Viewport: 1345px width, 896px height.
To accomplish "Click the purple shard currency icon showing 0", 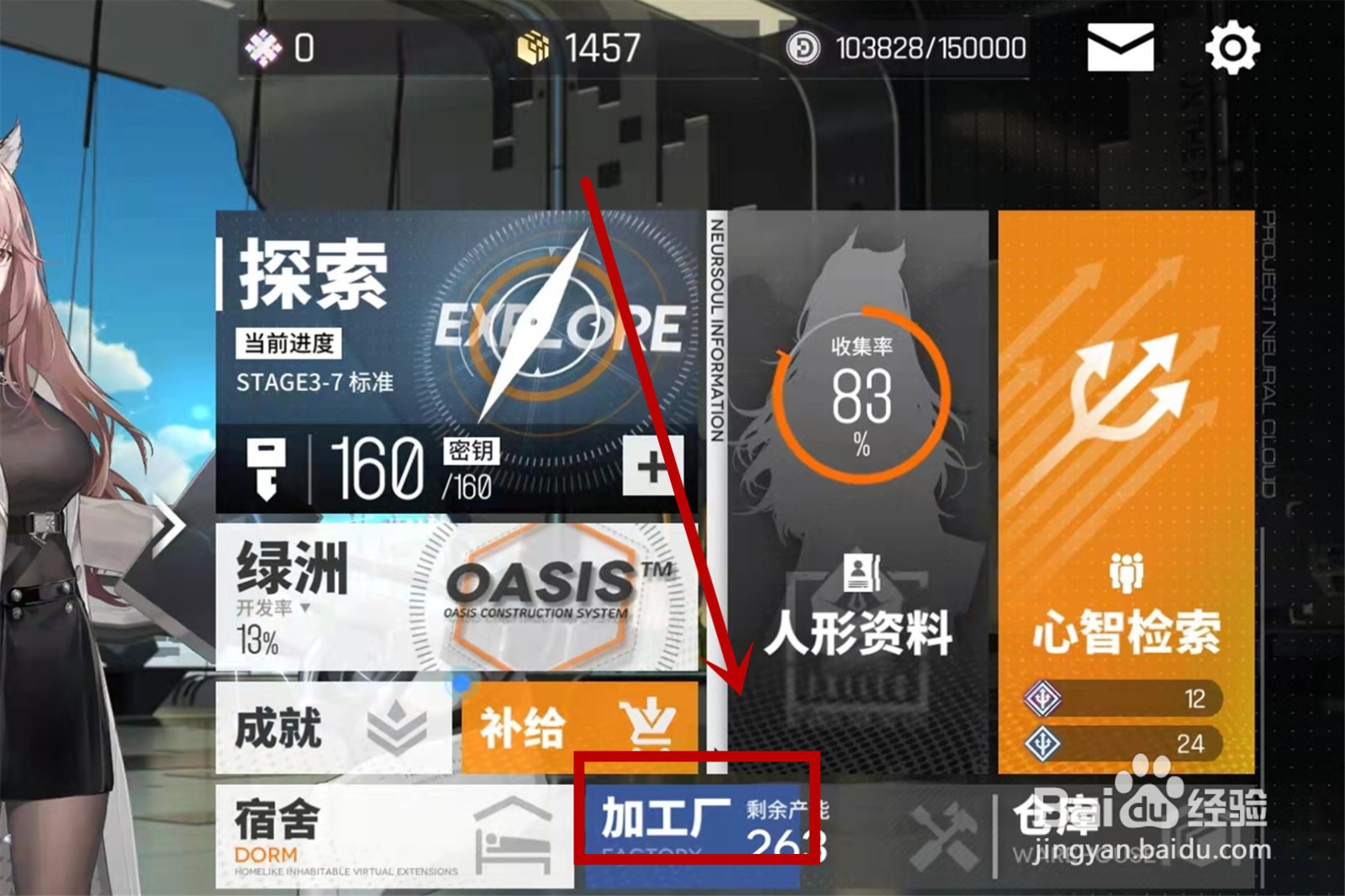I will click(263, 49).
